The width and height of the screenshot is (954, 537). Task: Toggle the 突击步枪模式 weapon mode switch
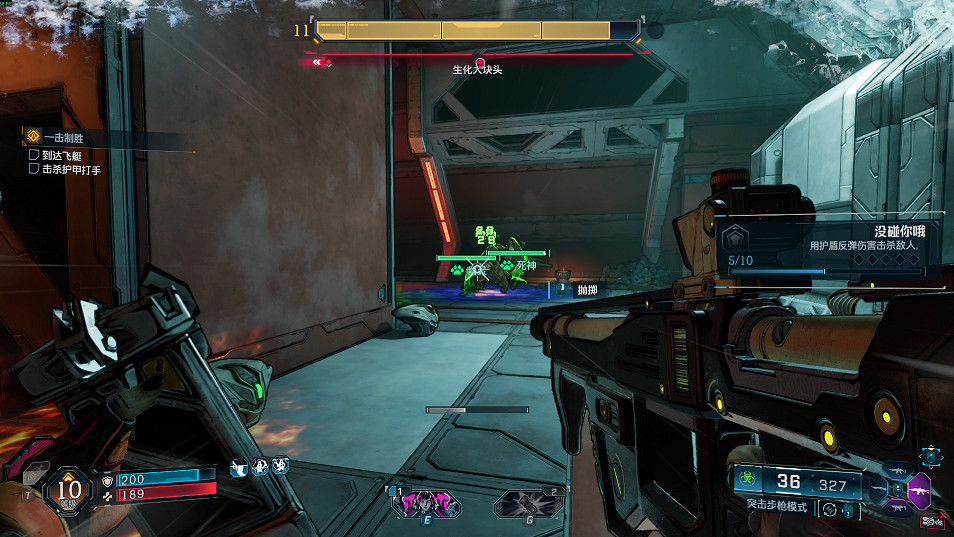pos(826,509)
